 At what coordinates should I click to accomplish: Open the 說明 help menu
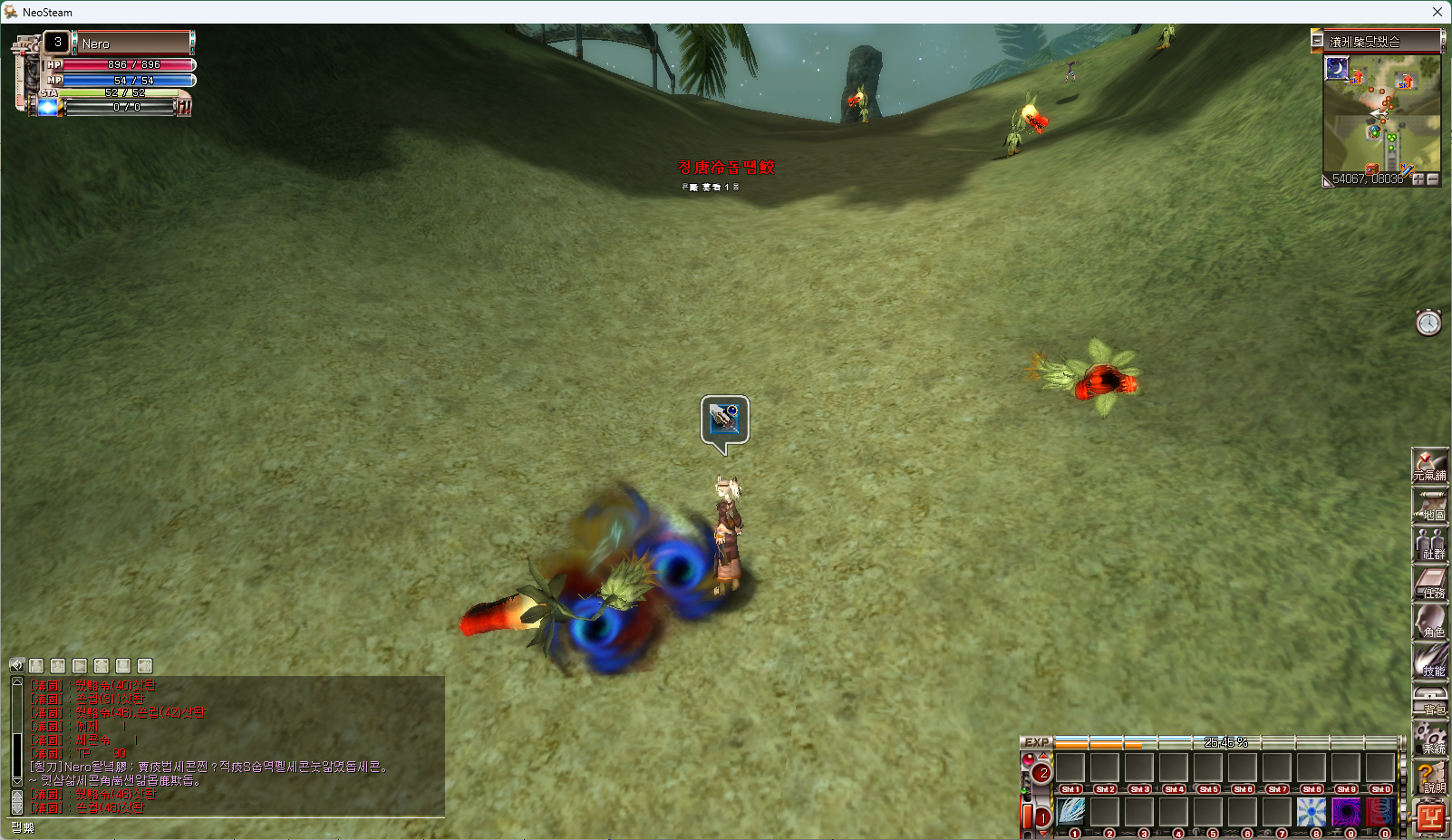(1430, 777)
